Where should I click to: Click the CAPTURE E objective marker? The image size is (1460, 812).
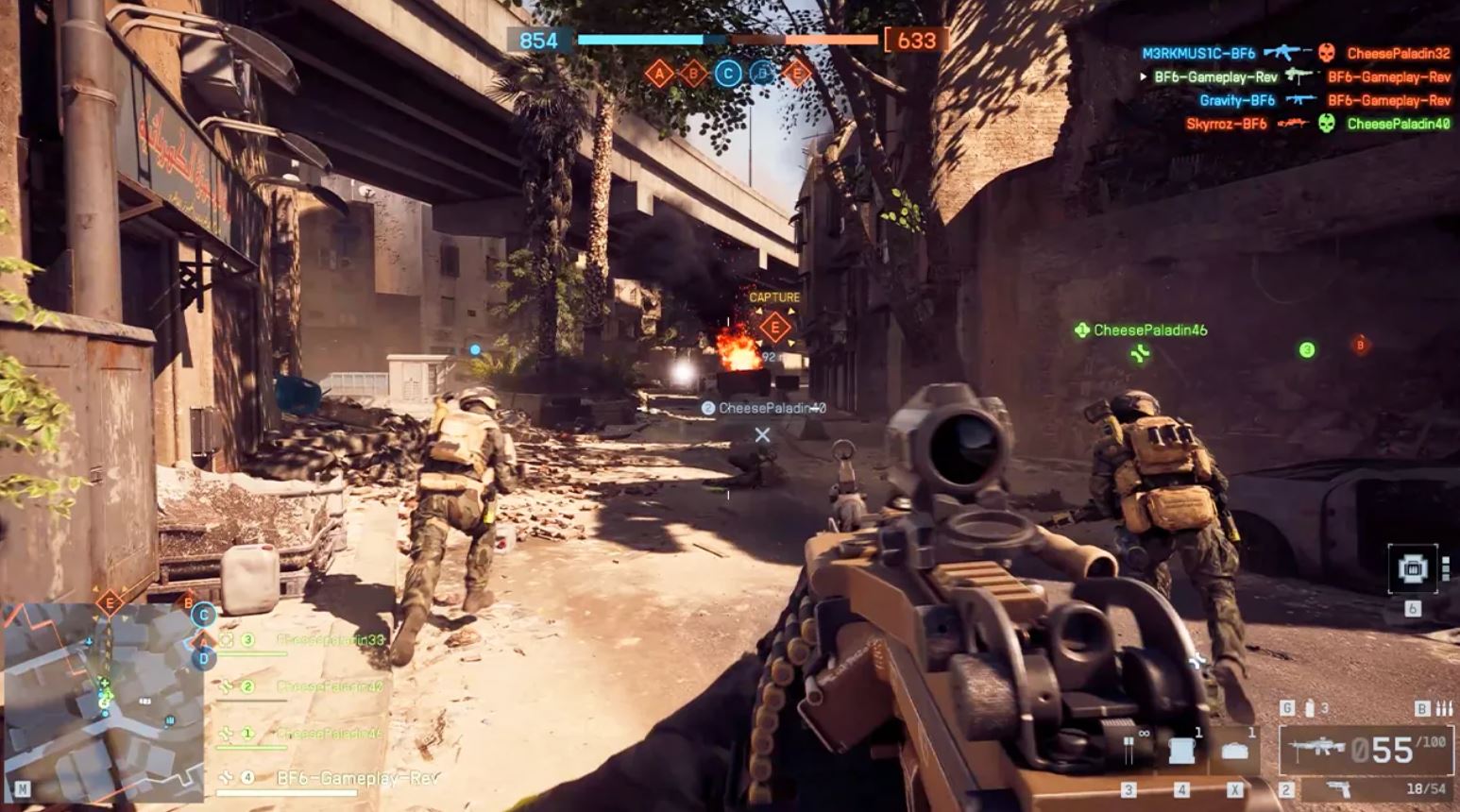(774, 327)
